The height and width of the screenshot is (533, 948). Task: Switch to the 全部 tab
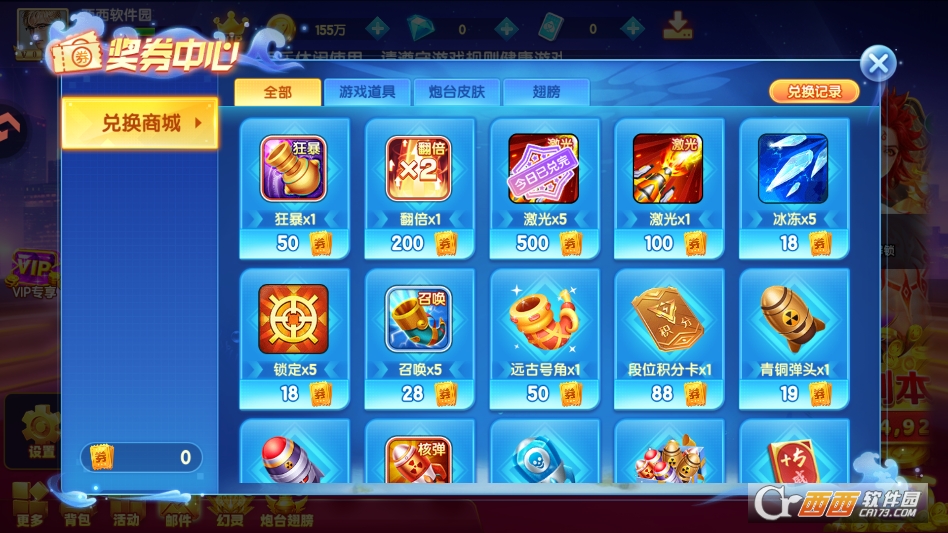[x=277, y=92]
